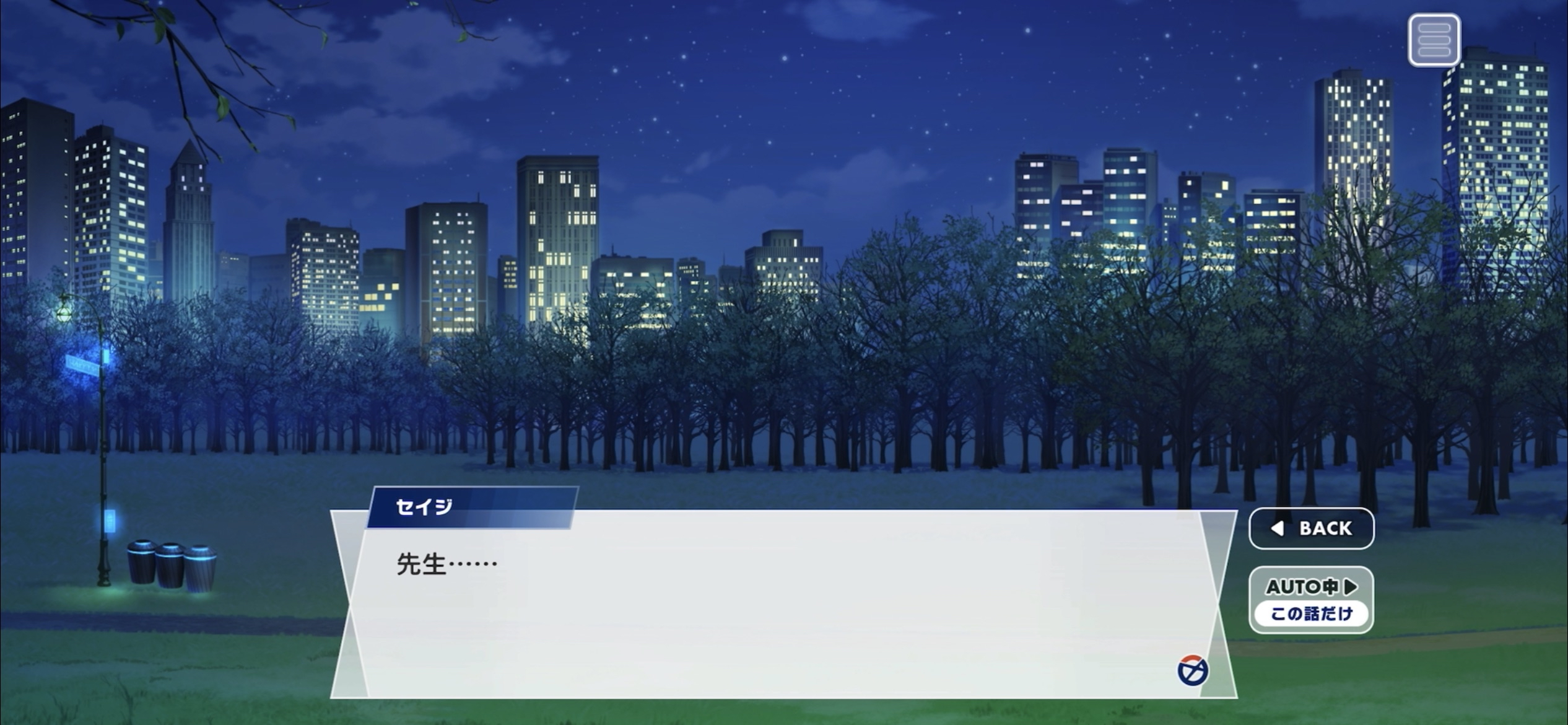
Task: Advance the dialogue box text
Action: 783,604
